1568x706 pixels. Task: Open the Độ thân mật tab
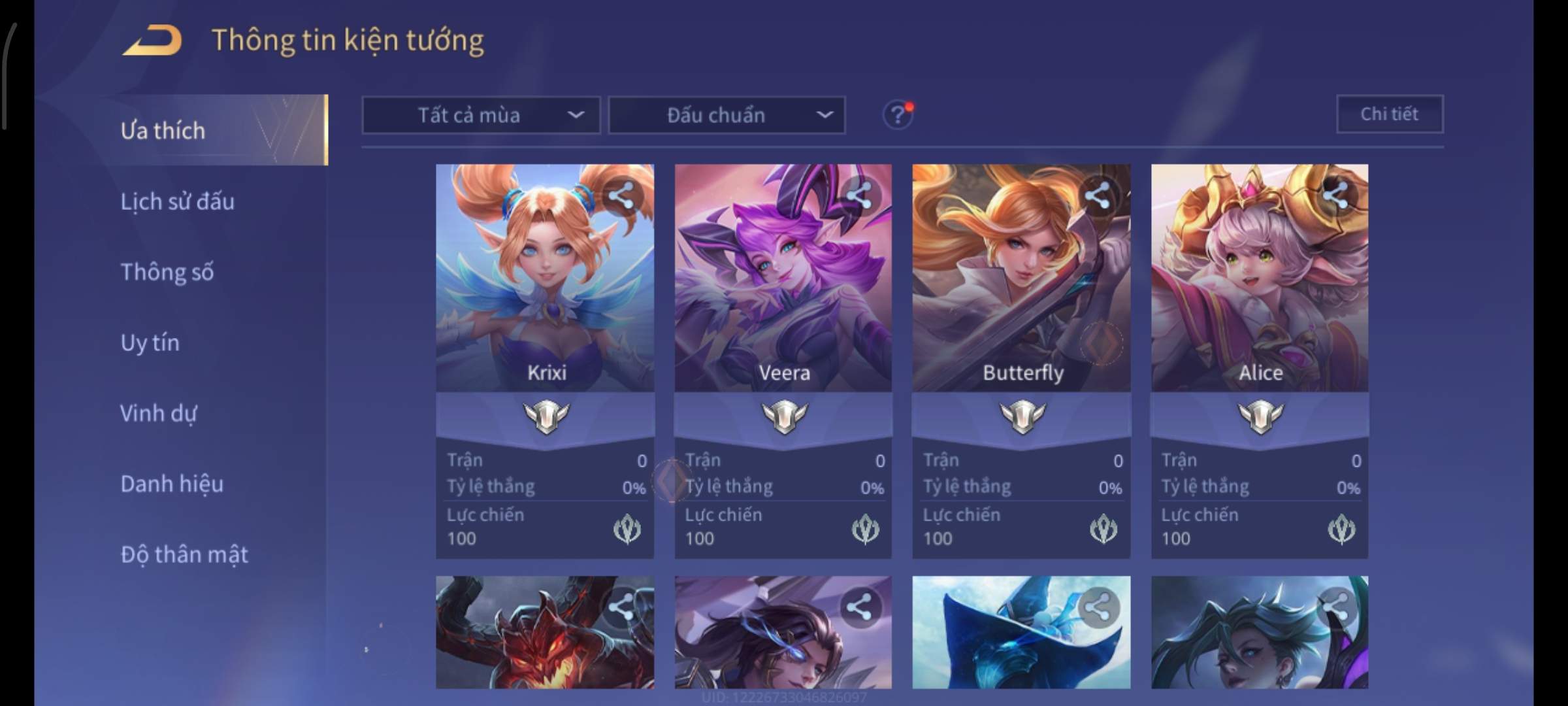(x=184, y=554)
